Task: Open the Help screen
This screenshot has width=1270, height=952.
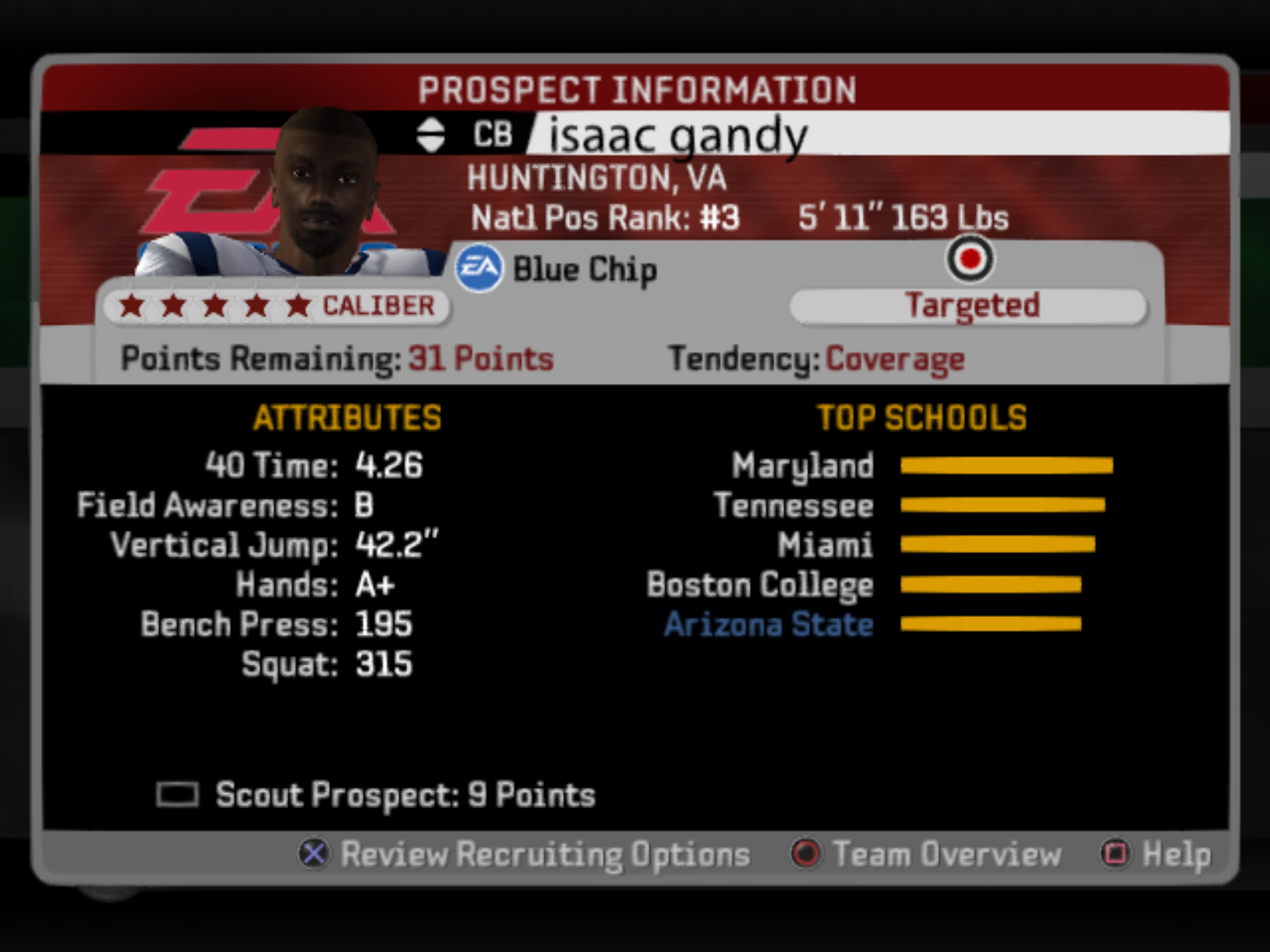Action: click(x=1177, y=855)
